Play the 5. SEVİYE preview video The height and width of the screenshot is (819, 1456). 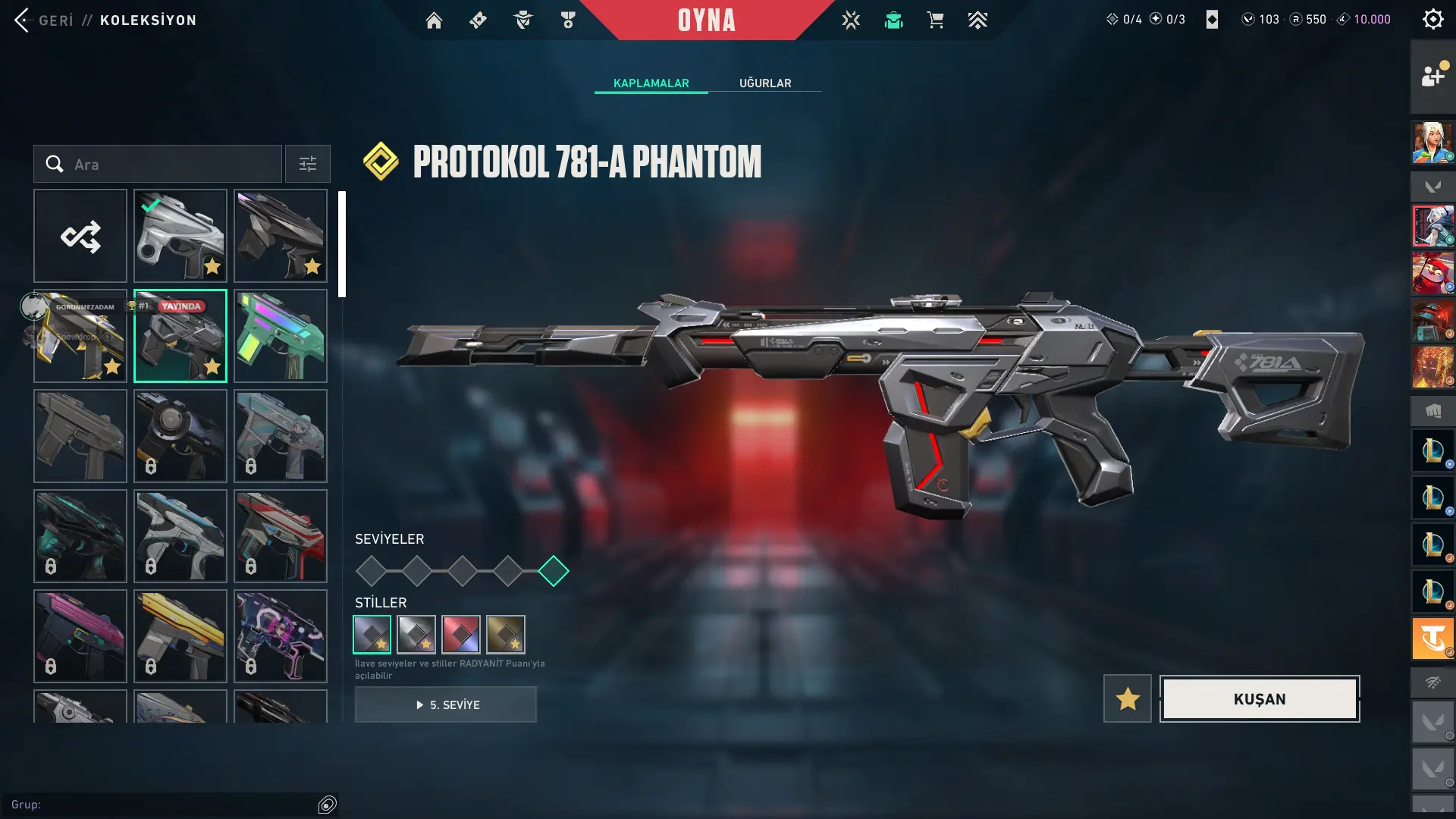(x=446, y=704)
